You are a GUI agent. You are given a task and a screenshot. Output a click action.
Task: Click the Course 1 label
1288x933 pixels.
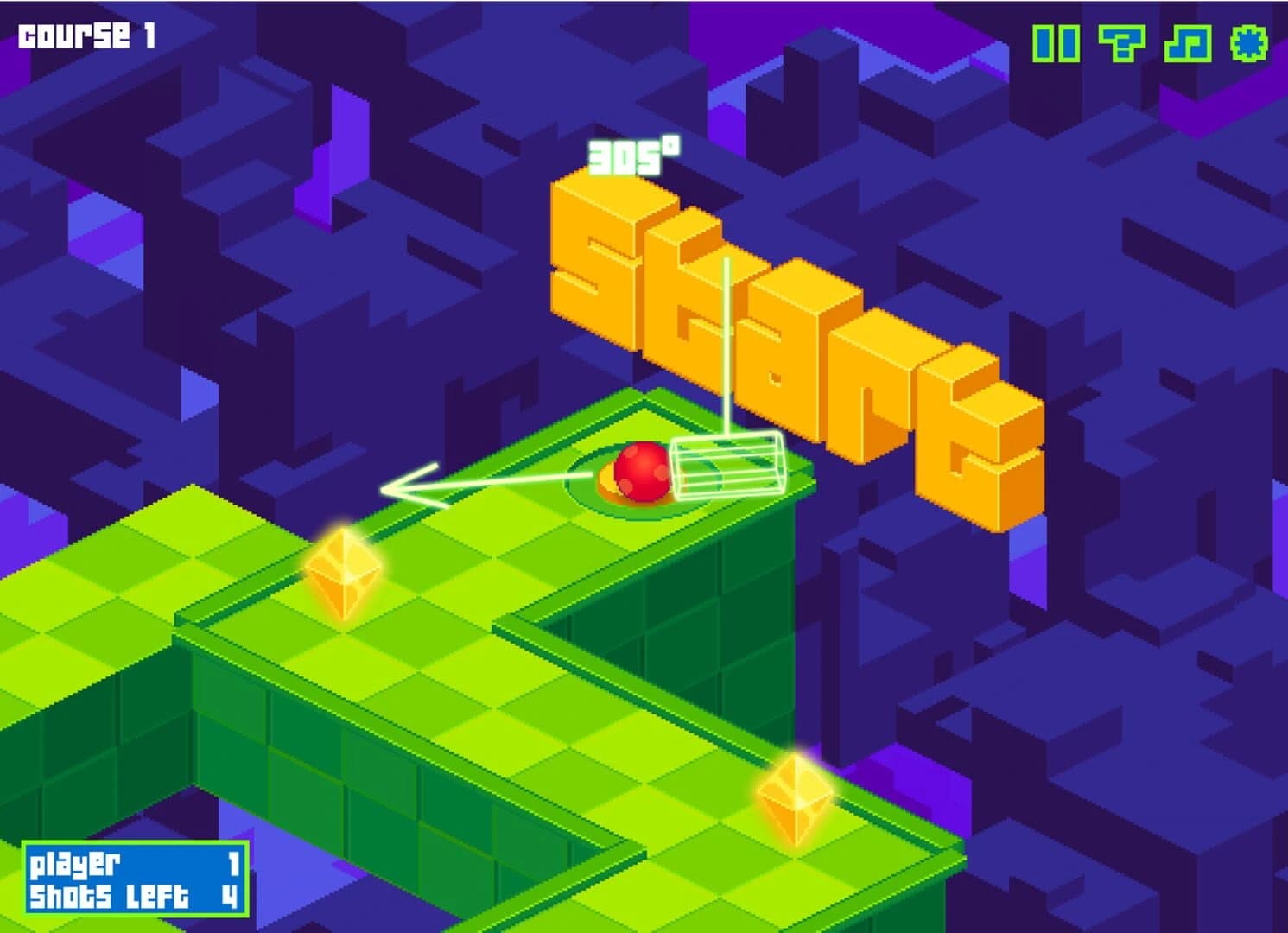85,35
